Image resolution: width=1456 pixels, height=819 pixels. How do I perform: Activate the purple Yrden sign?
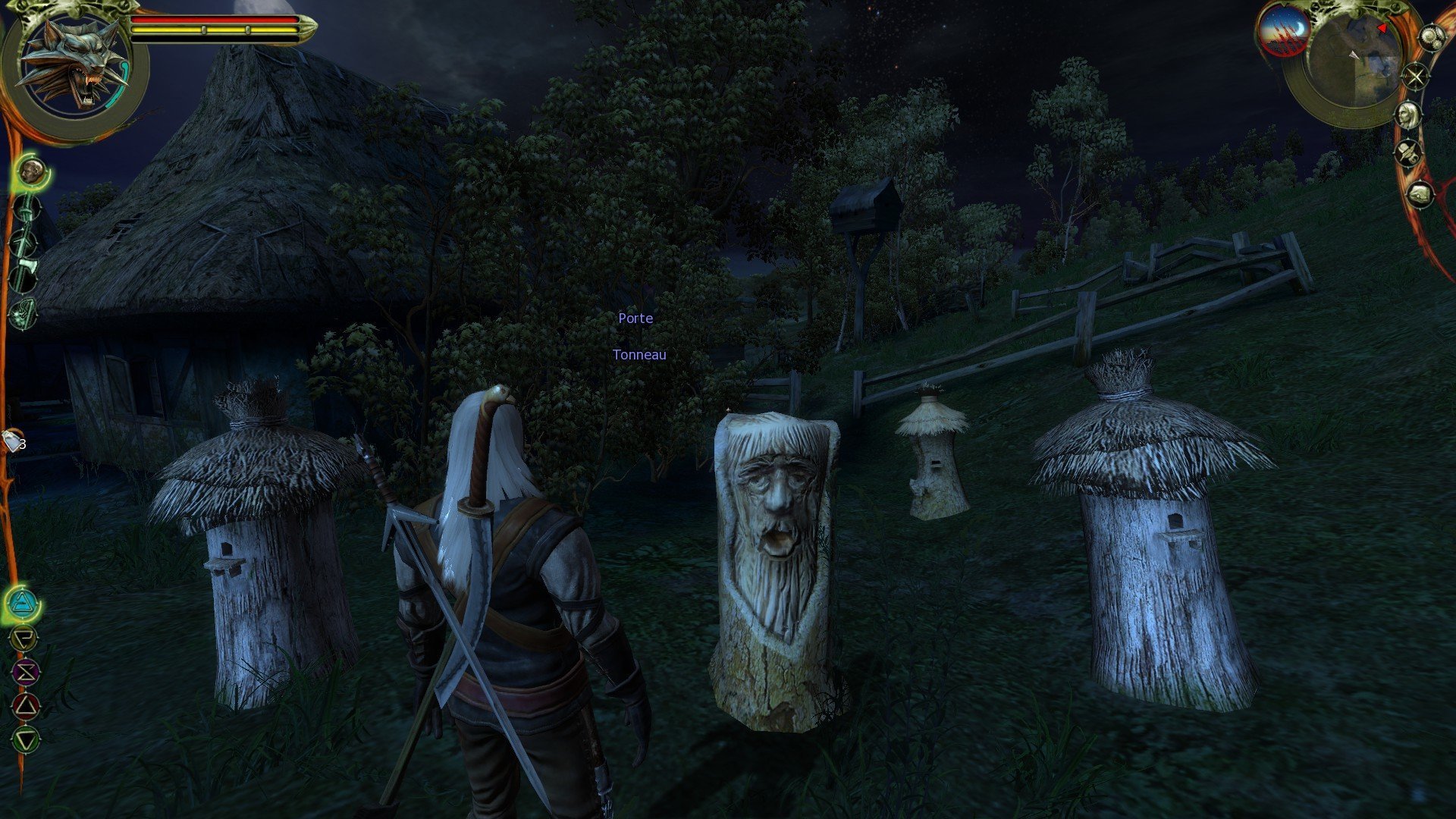coord(25,672)
